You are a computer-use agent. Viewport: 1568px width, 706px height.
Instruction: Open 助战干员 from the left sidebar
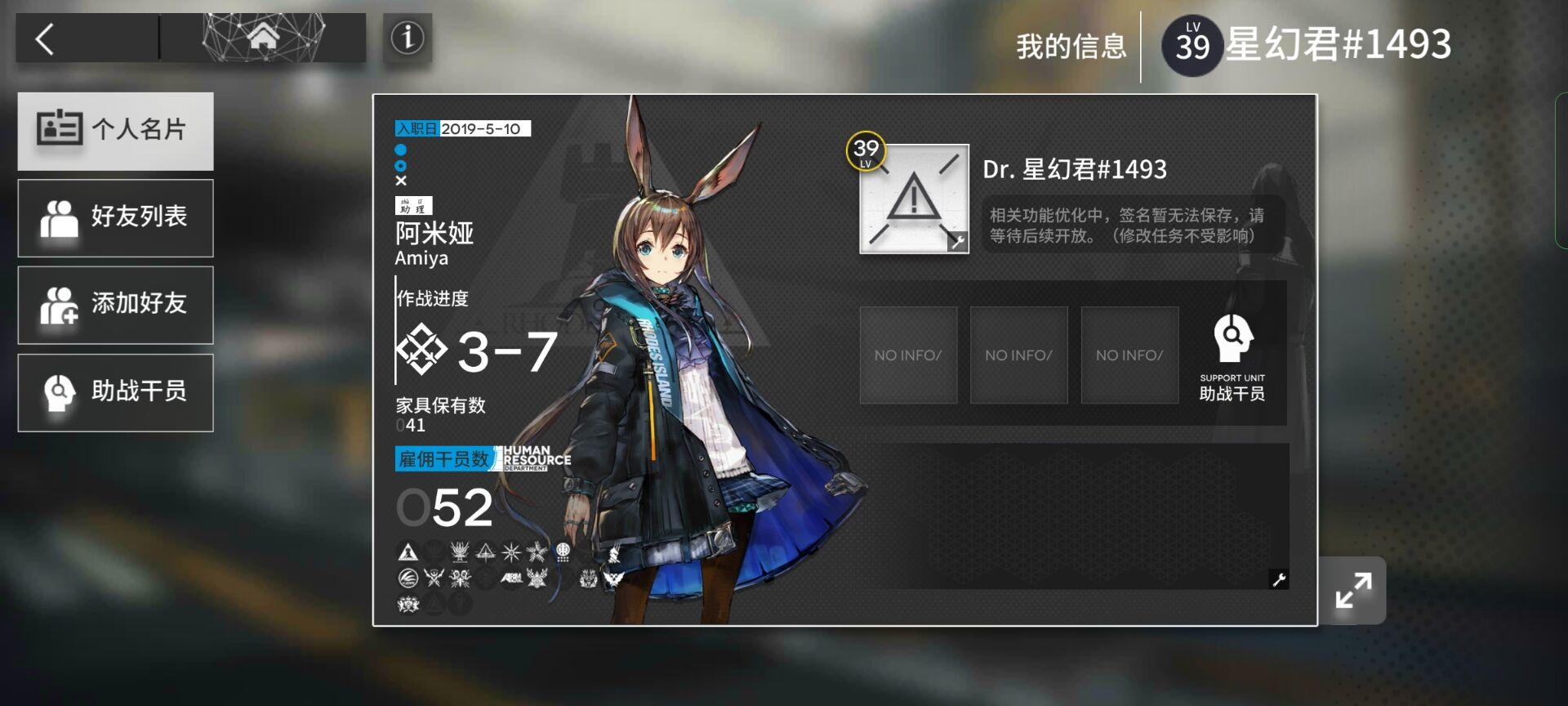pyautogui.click(x=114, y=392)
